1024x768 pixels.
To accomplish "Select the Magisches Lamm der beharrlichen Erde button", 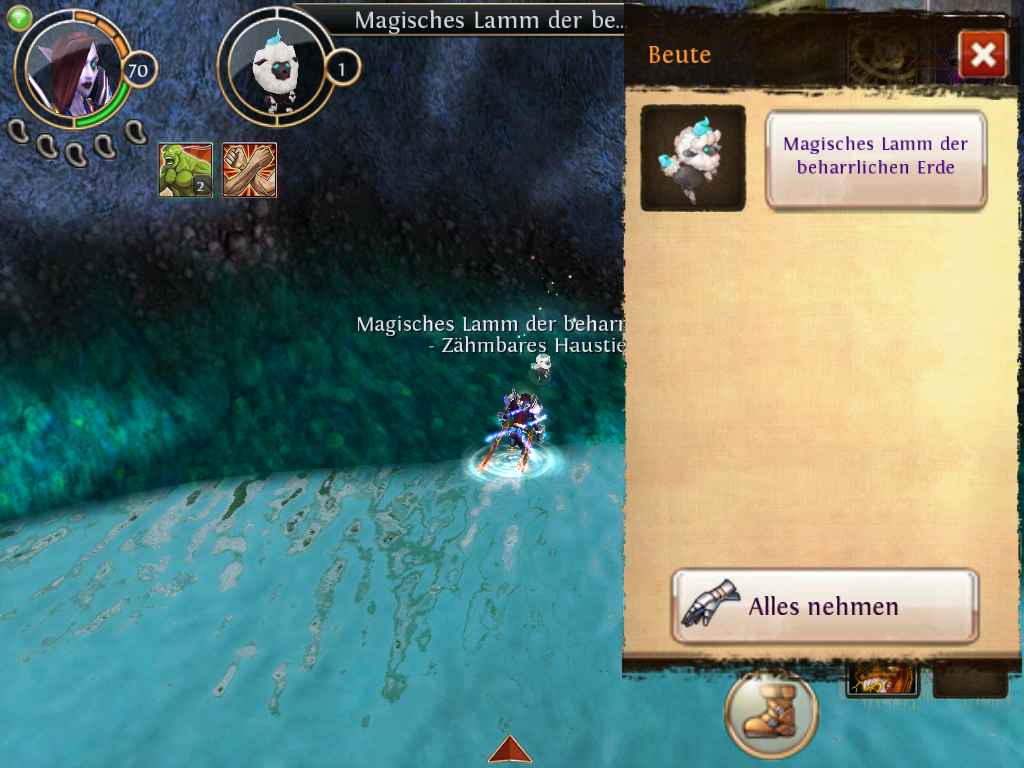I will (x=876, y=159).
